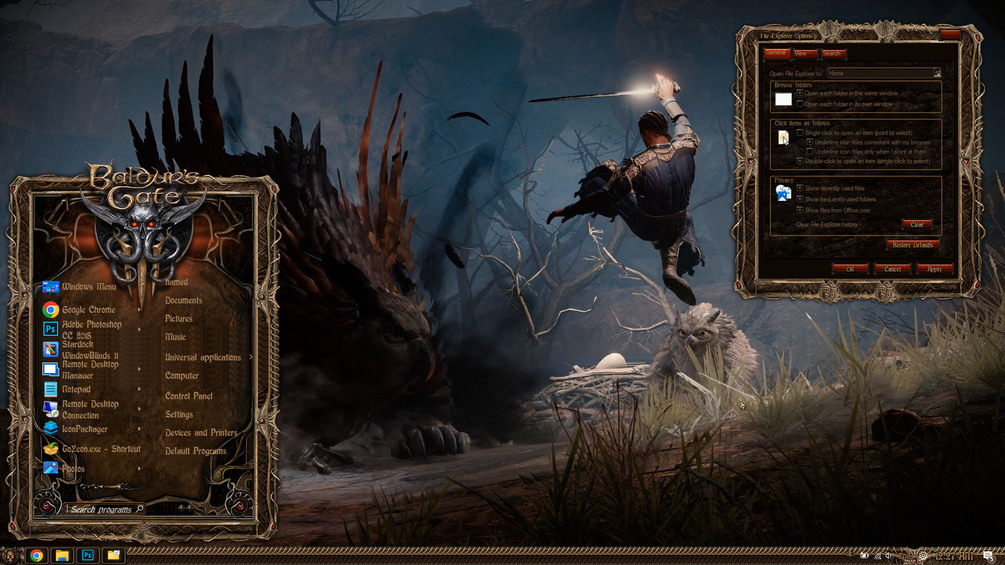Select the IconPackager menu entry

coord(84,429)
